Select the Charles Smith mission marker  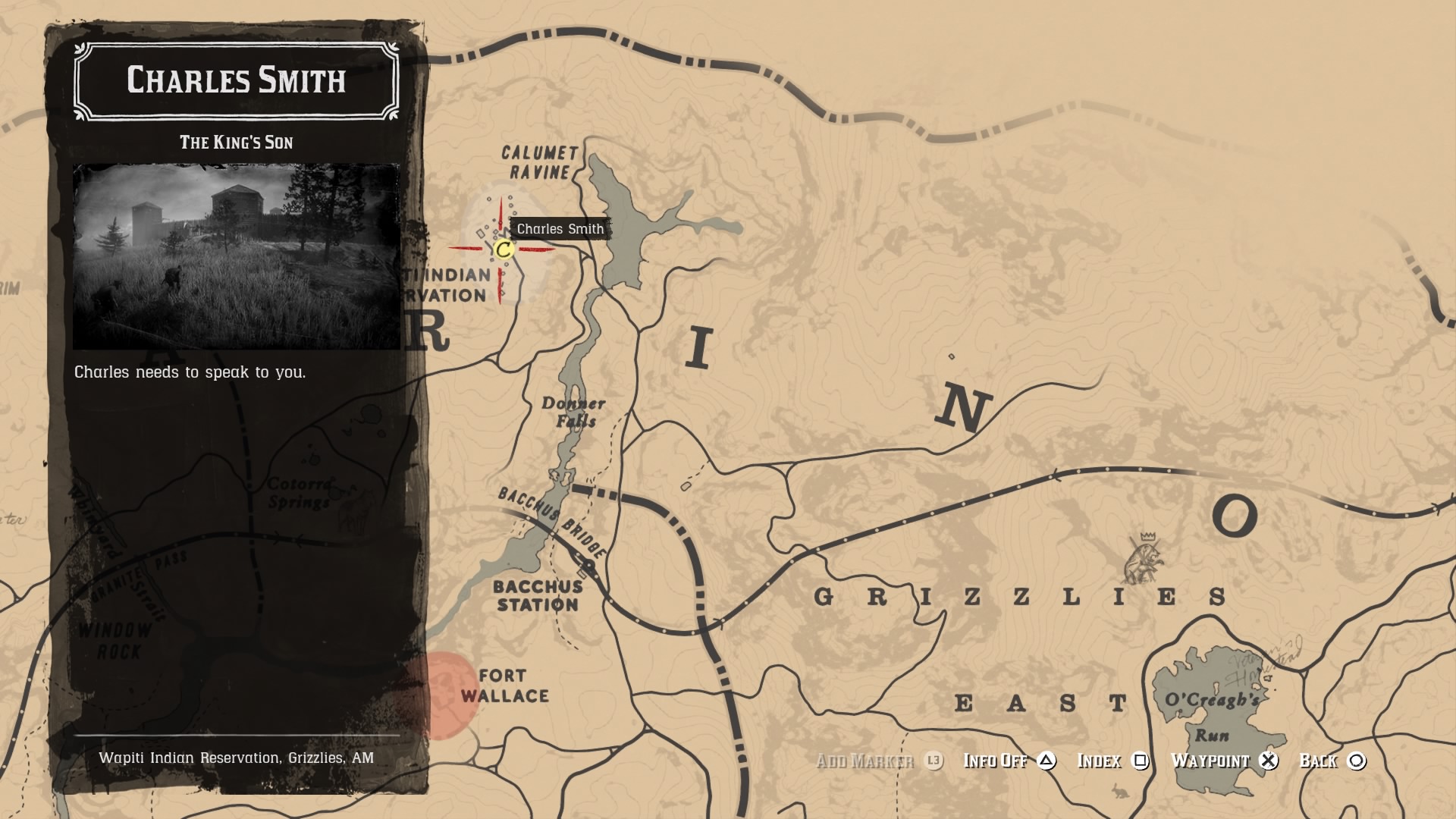pos(505,248)
